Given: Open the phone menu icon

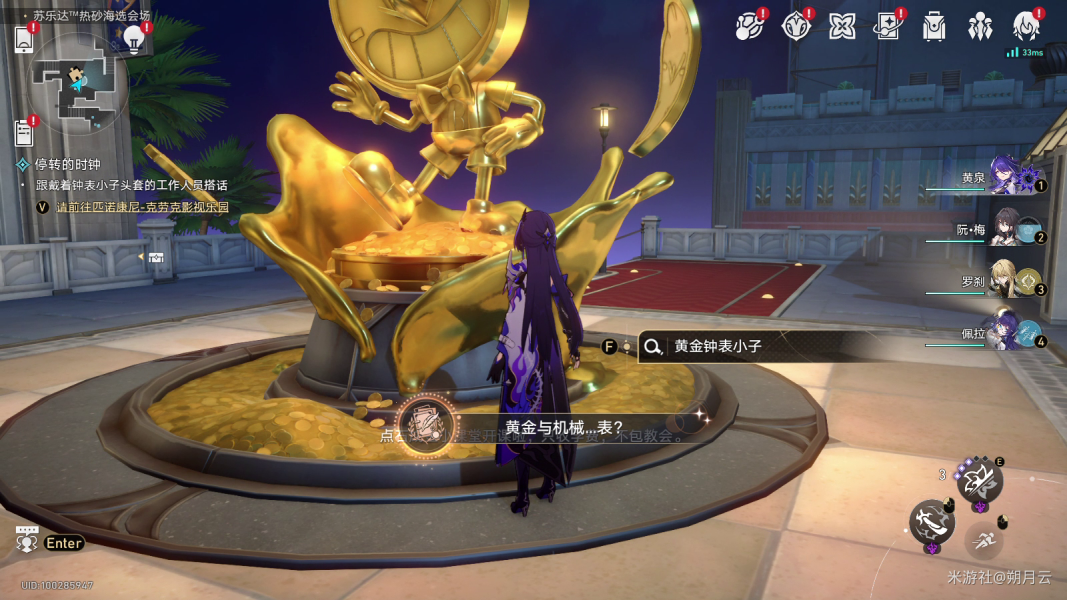Looking at the screenshot, I should click(x=25, y=38).
